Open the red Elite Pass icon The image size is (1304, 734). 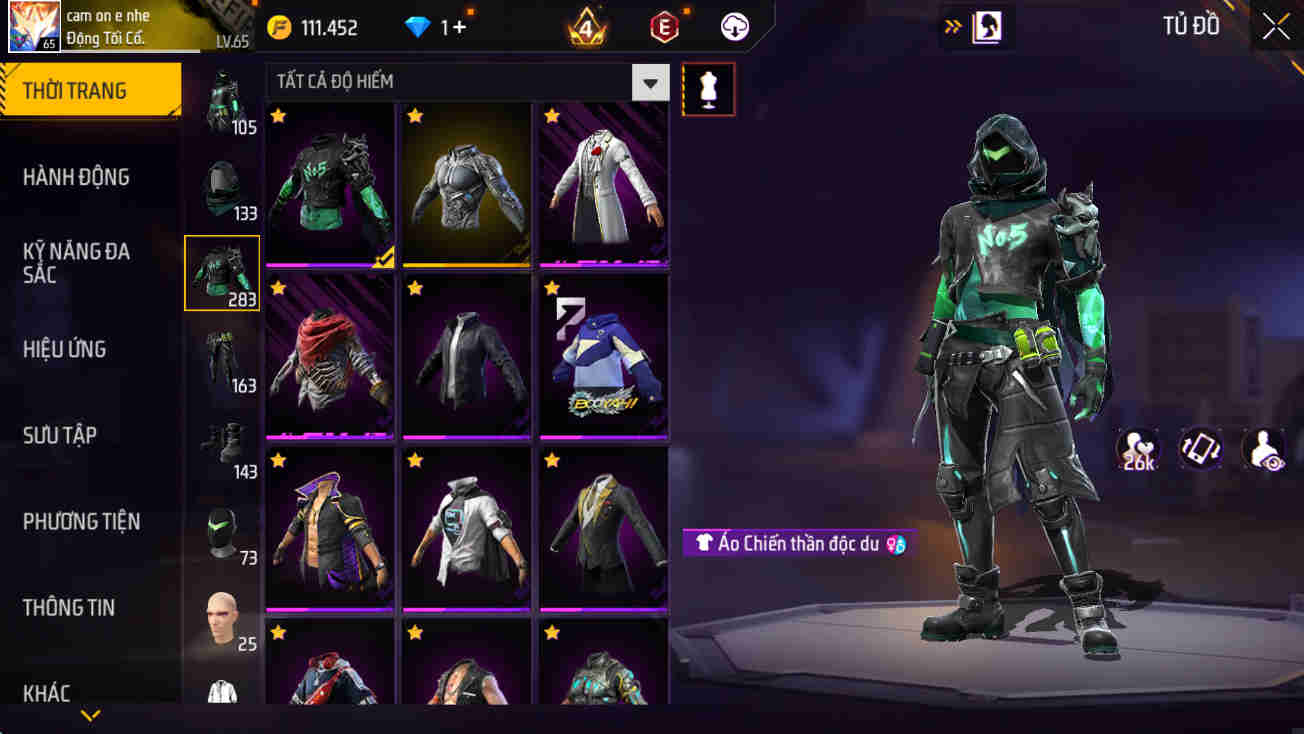(662, 27)
